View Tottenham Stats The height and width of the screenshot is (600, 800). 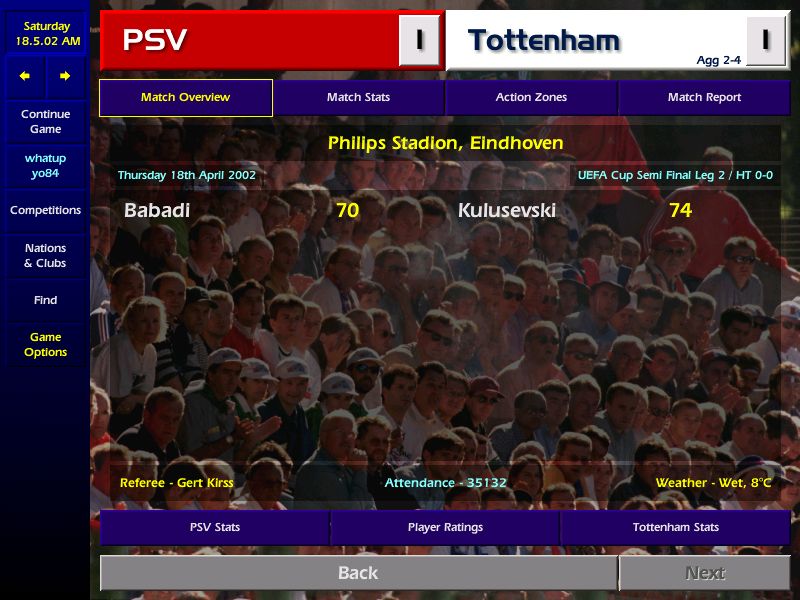[675, 527]
